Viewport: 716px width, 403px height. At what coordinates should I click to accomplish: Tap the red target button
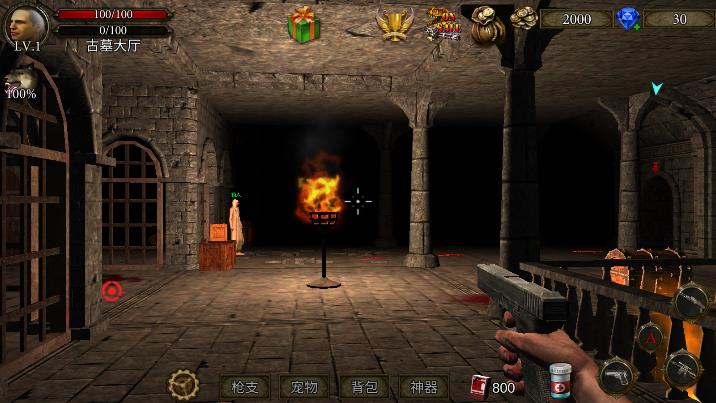pos(111,290)
